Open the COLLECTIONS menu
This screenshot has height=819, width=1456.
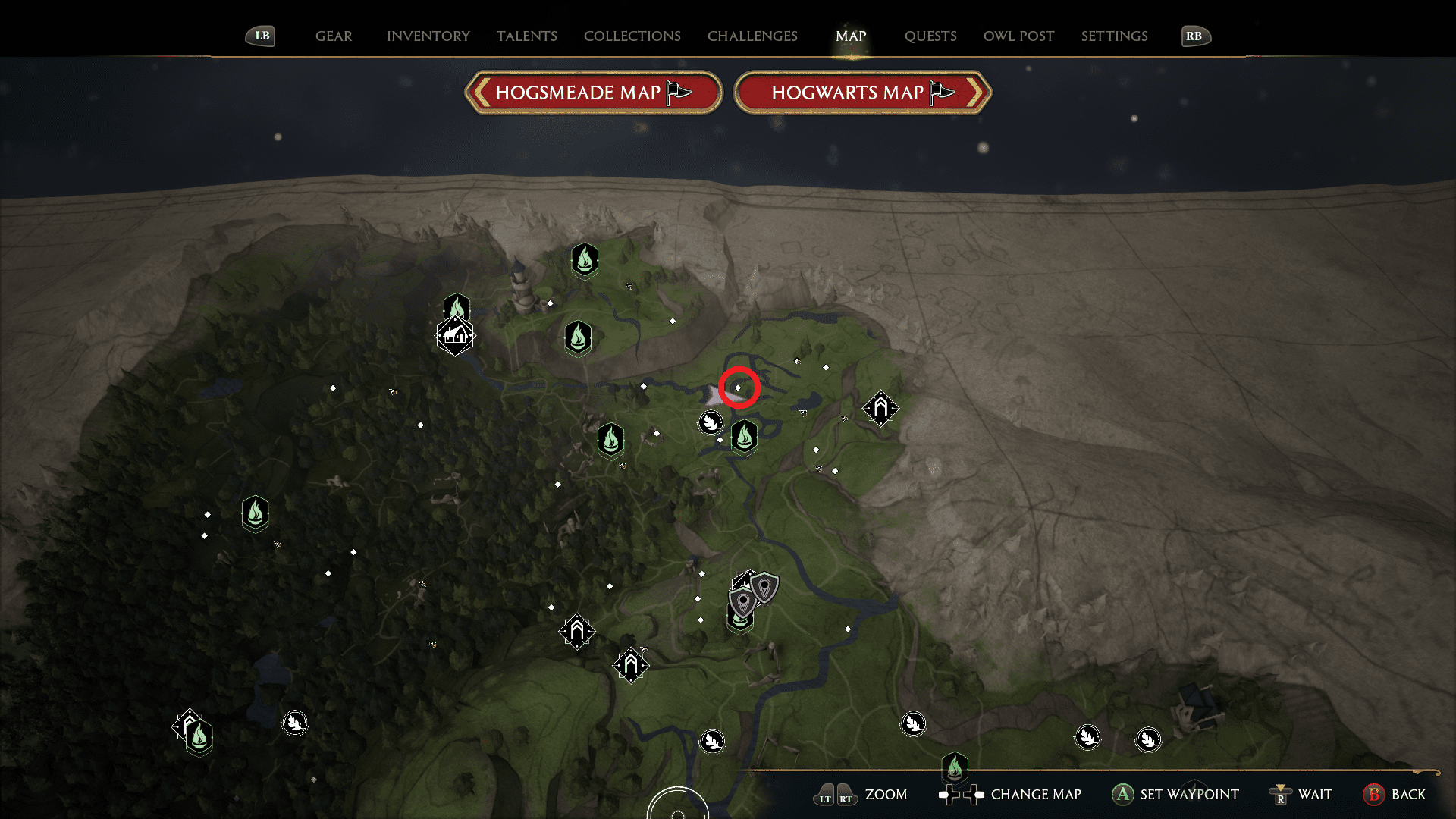click(632, 36)
